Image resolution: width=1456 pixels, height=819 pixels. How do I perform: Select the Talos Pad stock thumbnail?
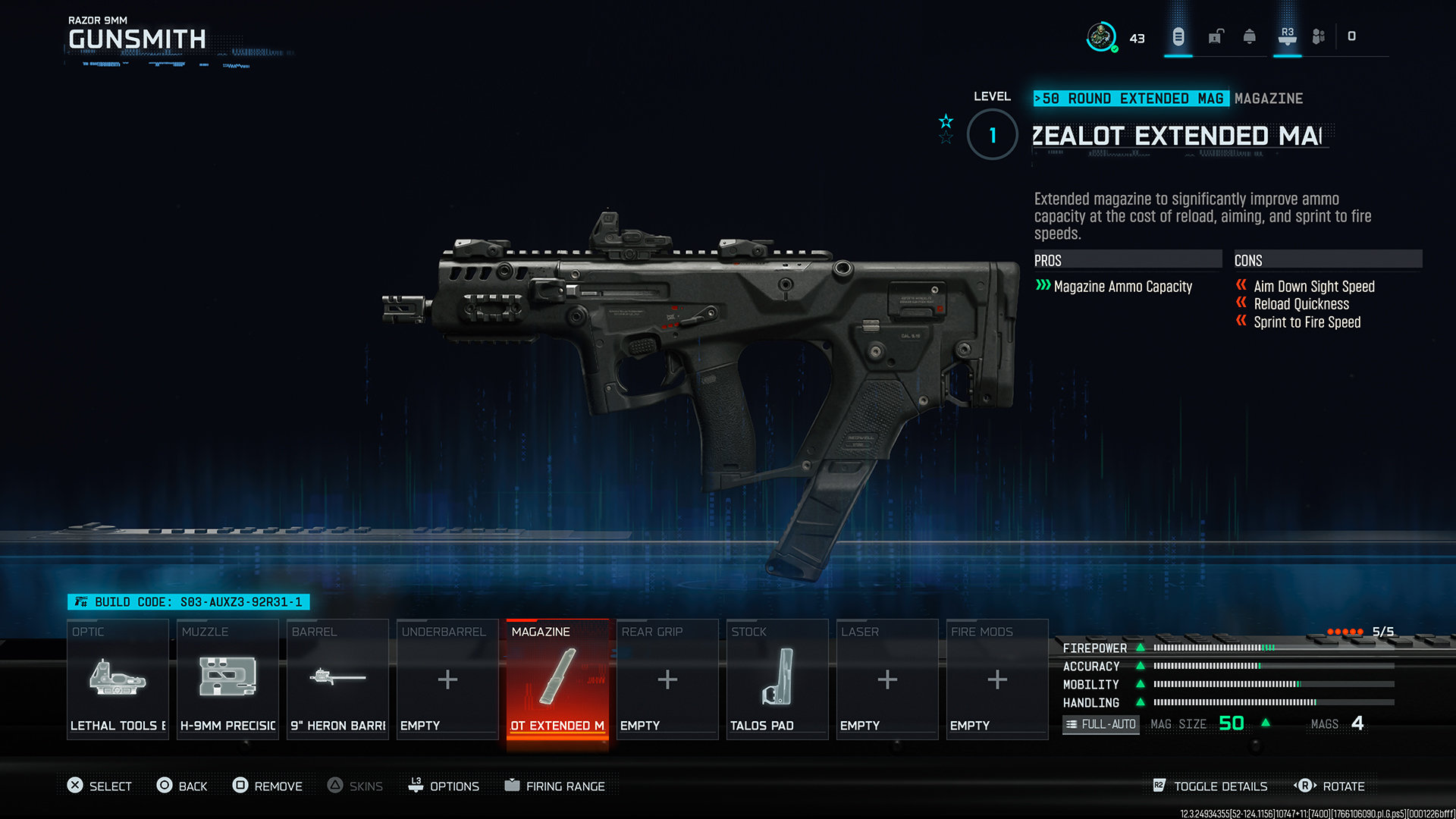pos(777,679)
